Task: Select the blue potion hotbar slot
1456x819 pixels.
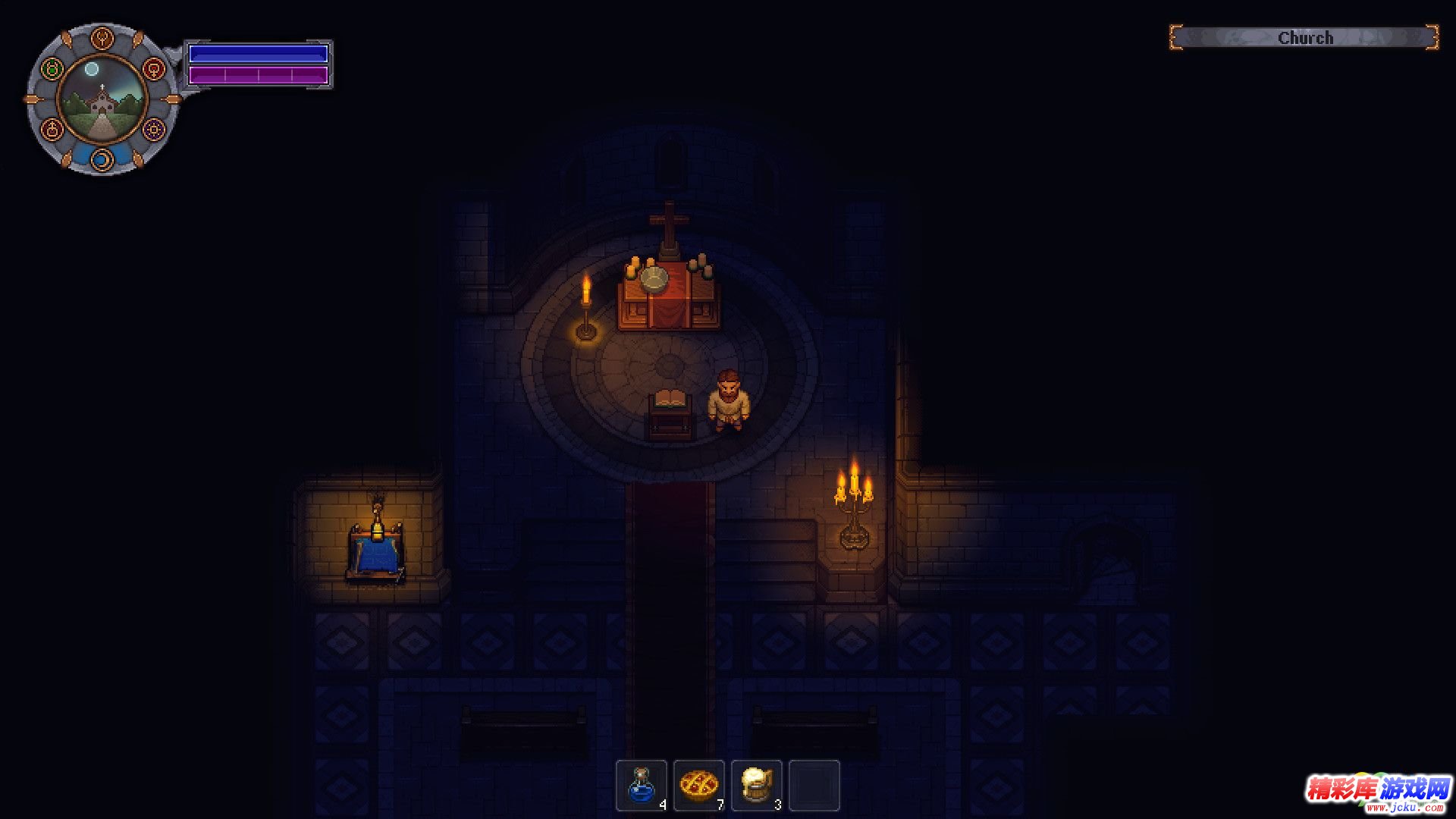Action: (x=642, y=786)
